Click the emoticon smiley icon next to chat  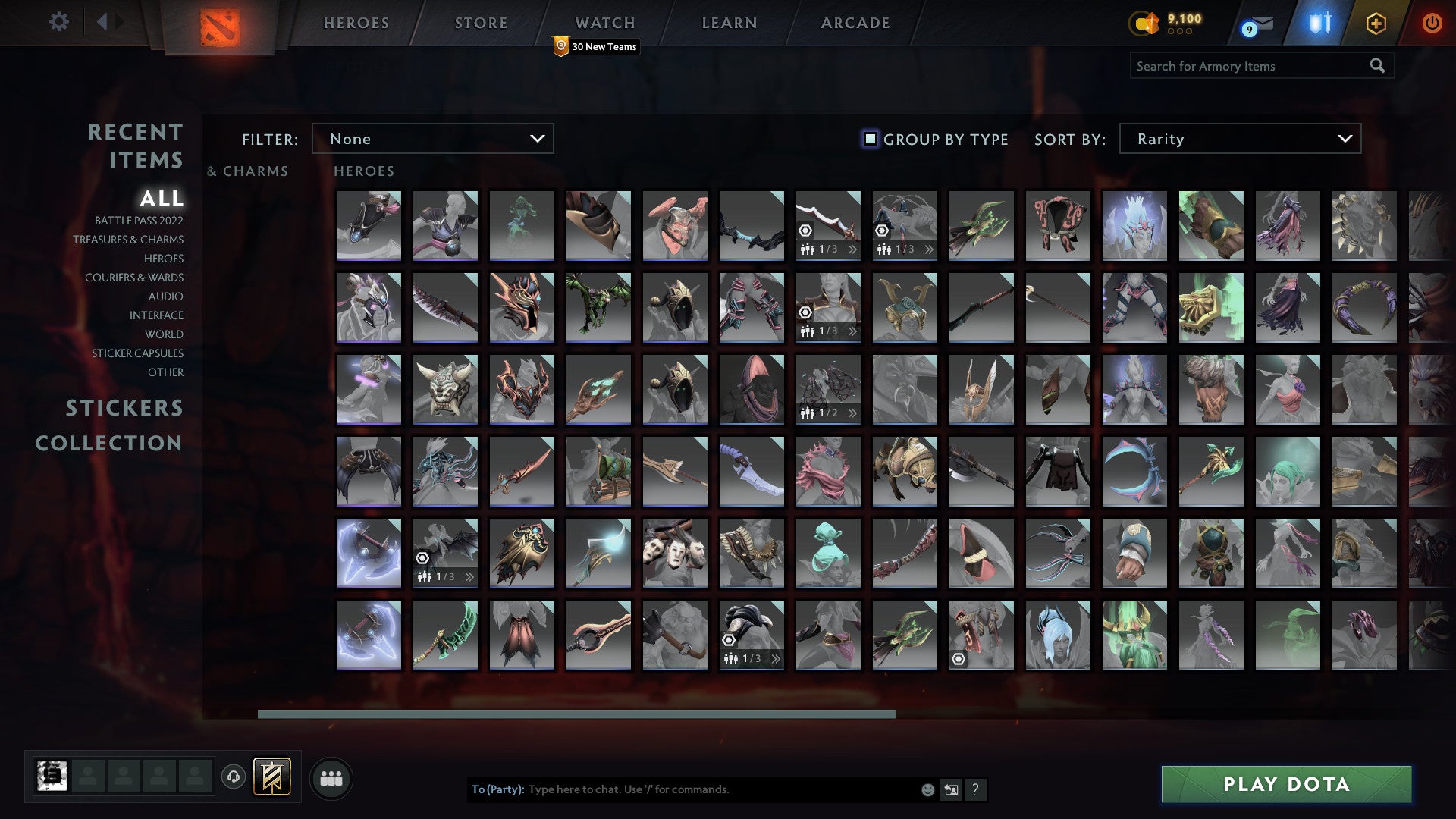(x=927, y=789)
